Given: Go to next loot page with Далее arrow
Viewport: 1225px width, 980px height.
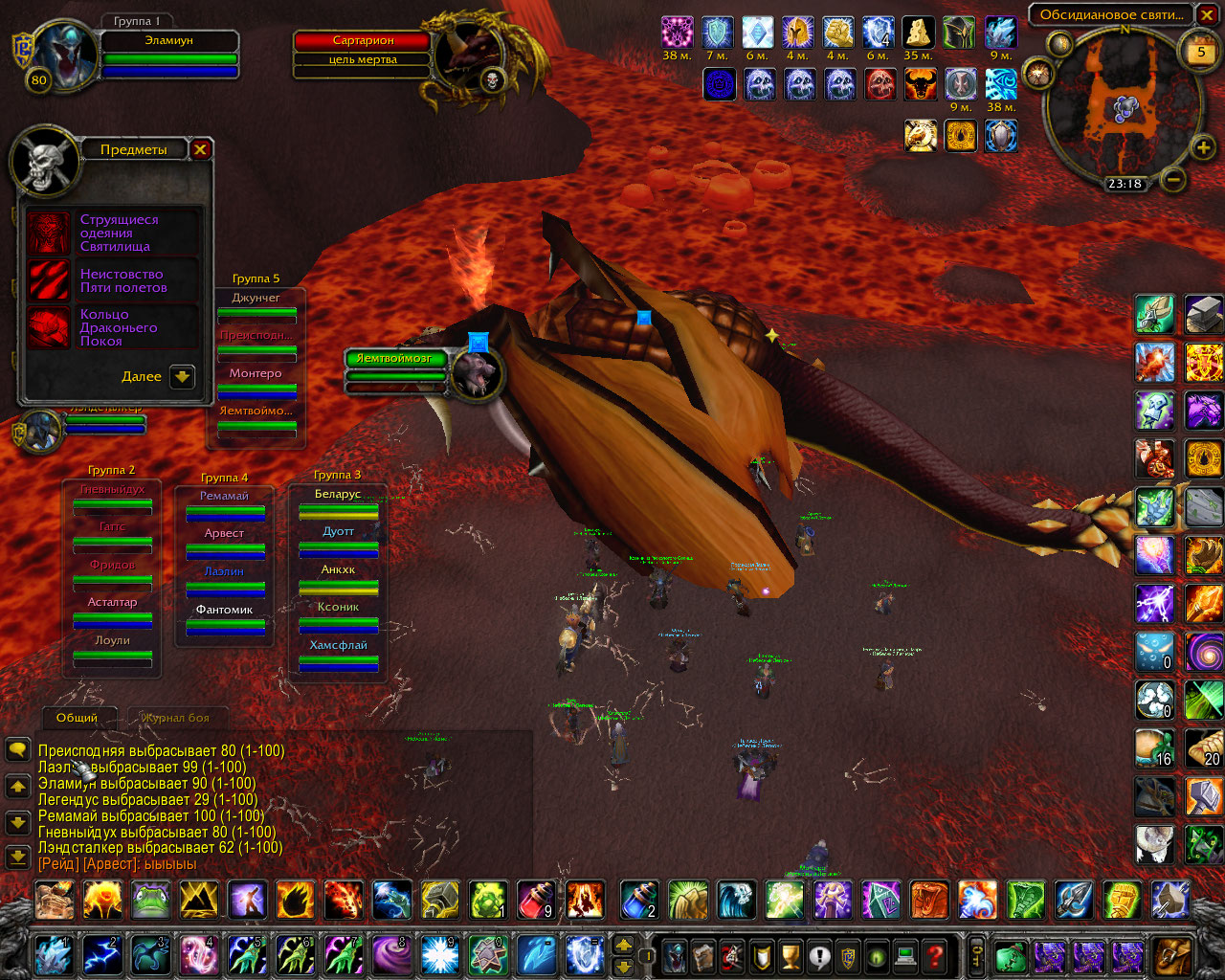Looking at the screenshot, I should click(182, 377).
